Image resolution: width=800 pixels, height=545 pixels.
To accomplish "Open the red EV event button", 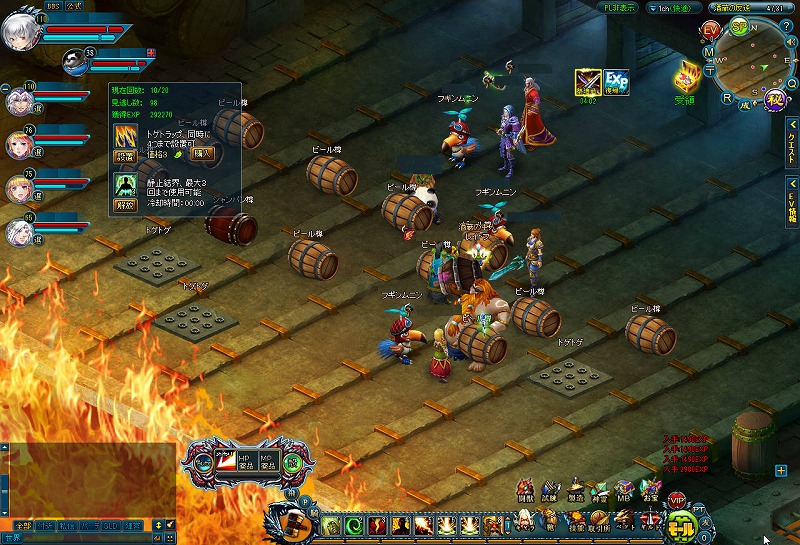I will (x=711, y=32).
